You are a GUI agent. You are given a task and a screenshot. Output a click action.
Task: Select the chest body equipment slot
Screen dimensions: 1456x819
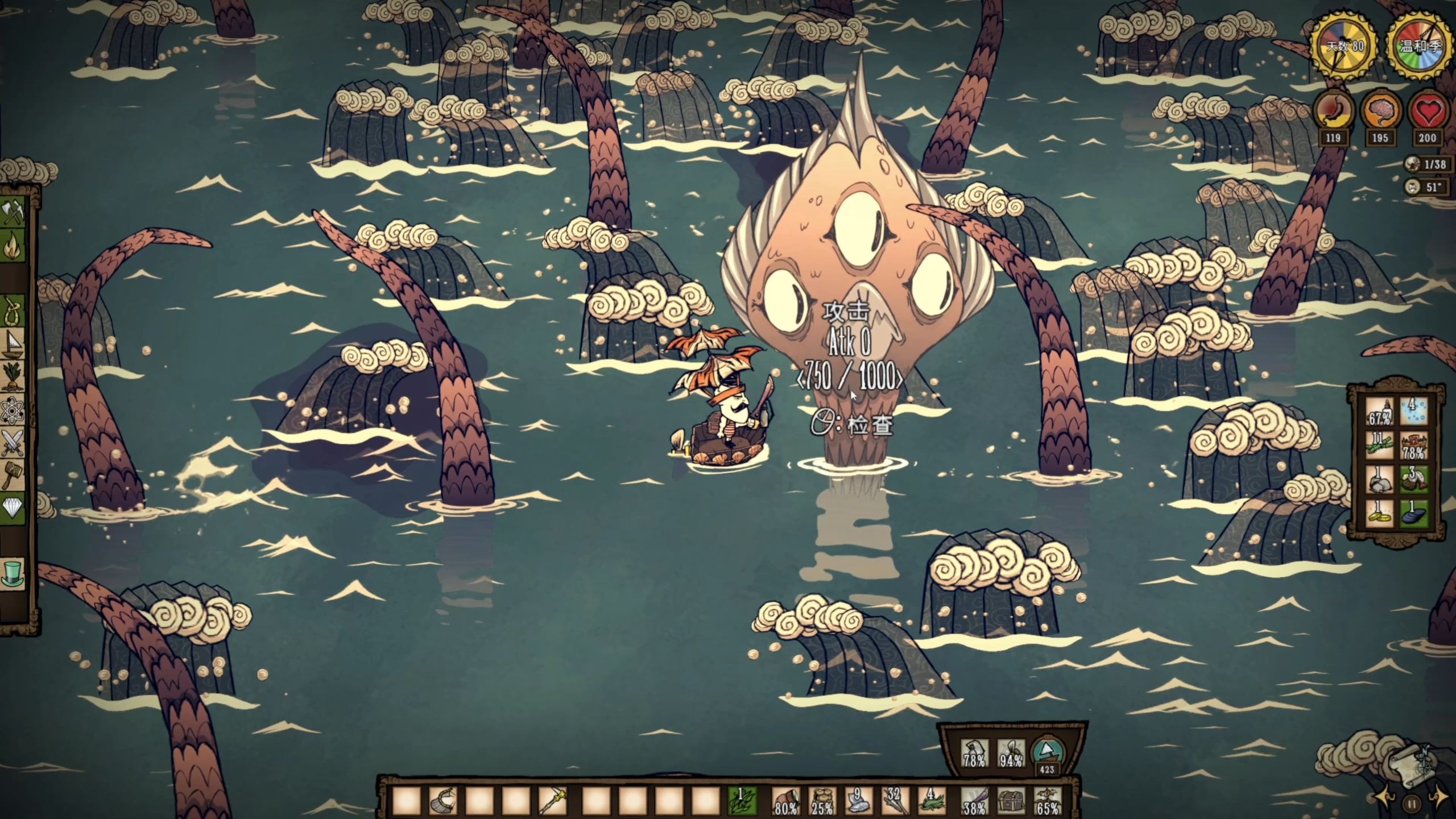pos(1011,802)
